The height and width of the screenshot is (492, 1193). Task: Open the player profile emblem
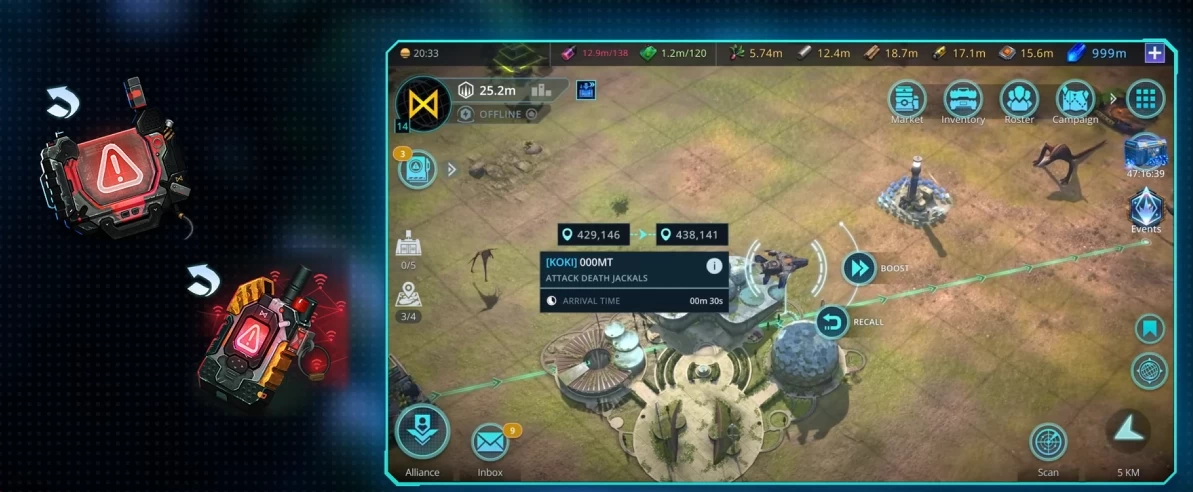(x=422, y=104)
